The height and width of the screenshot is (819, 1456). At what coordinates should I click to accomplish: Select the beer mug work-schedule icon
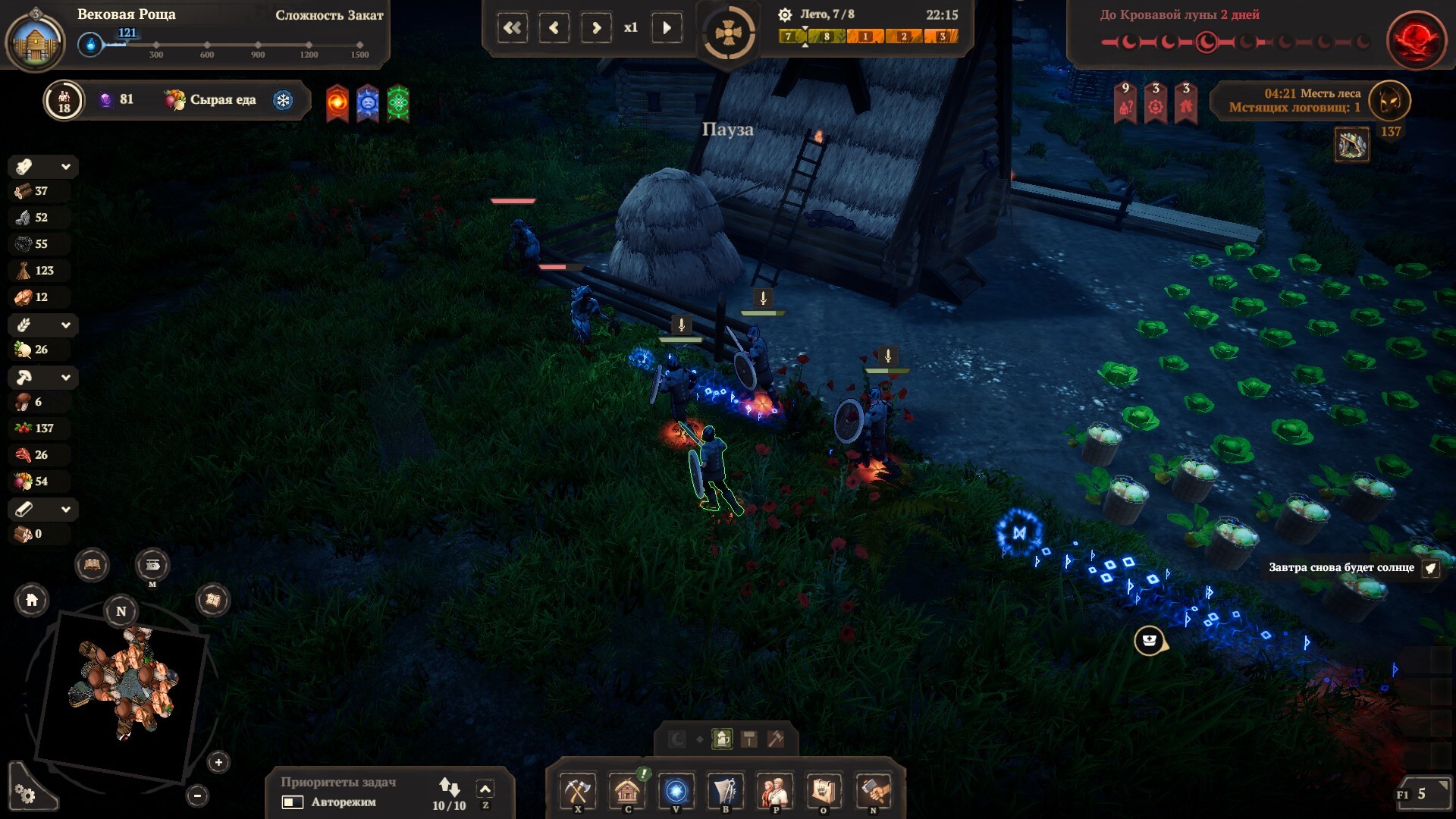[723, 739]
